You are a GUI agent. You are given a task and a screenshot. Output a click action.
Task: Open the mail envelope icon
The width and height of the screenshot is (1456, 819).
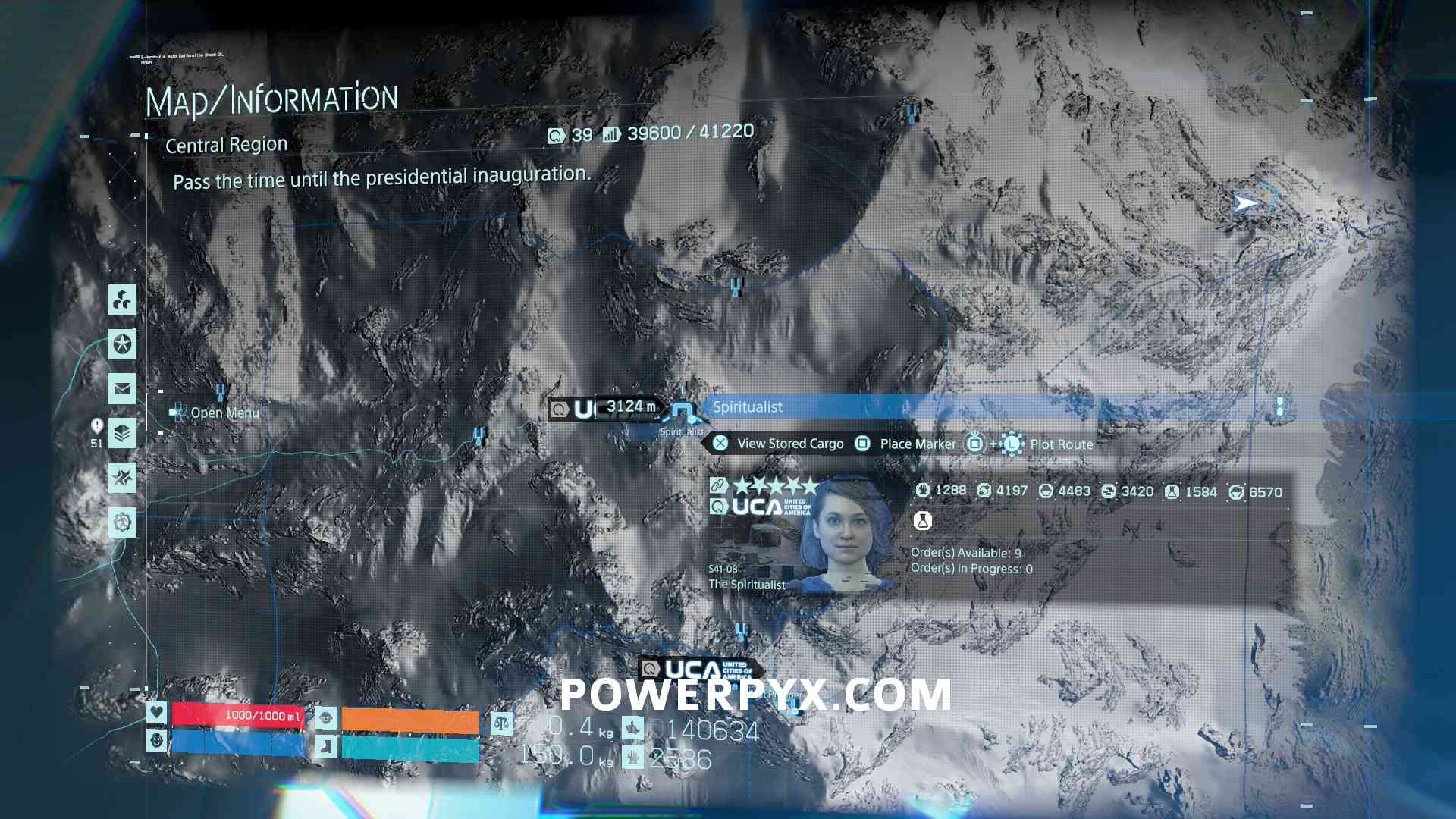pos(122,389)
